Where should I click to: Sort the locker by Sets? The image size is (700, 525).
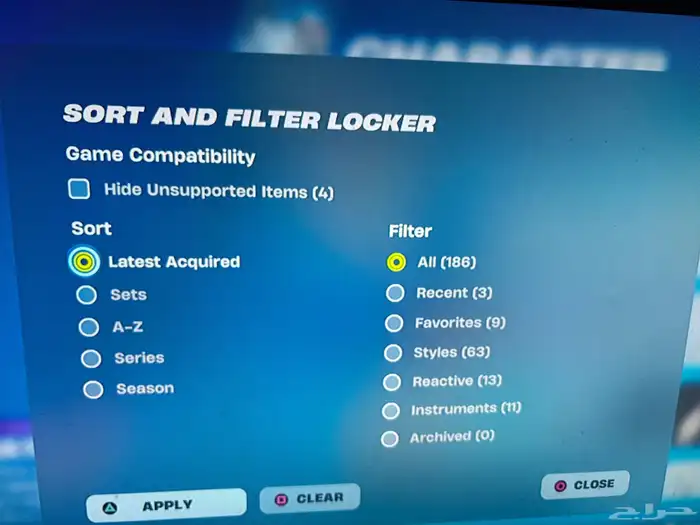point(87,295)
